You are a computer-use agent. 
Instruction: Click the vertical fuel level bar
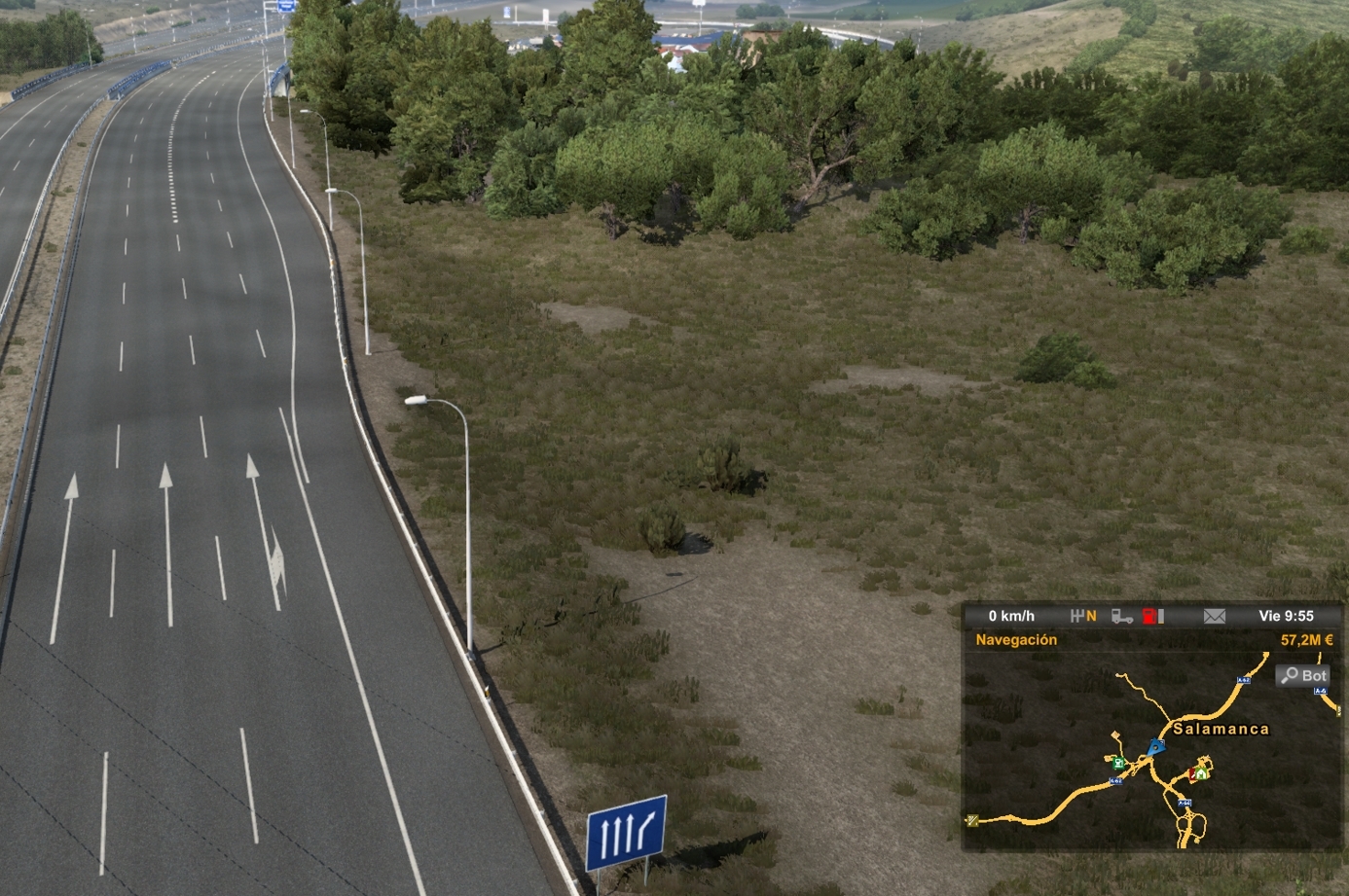pyautogui.click(x=1162, y=617)
